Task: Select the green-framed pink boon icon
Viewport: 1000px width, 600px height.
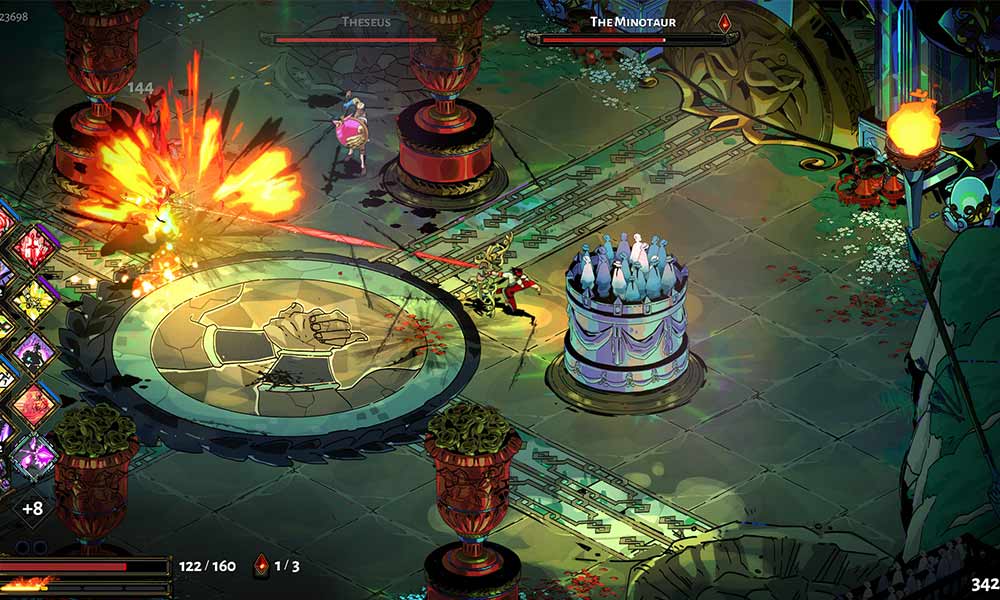Action: (x=36, y=457)
